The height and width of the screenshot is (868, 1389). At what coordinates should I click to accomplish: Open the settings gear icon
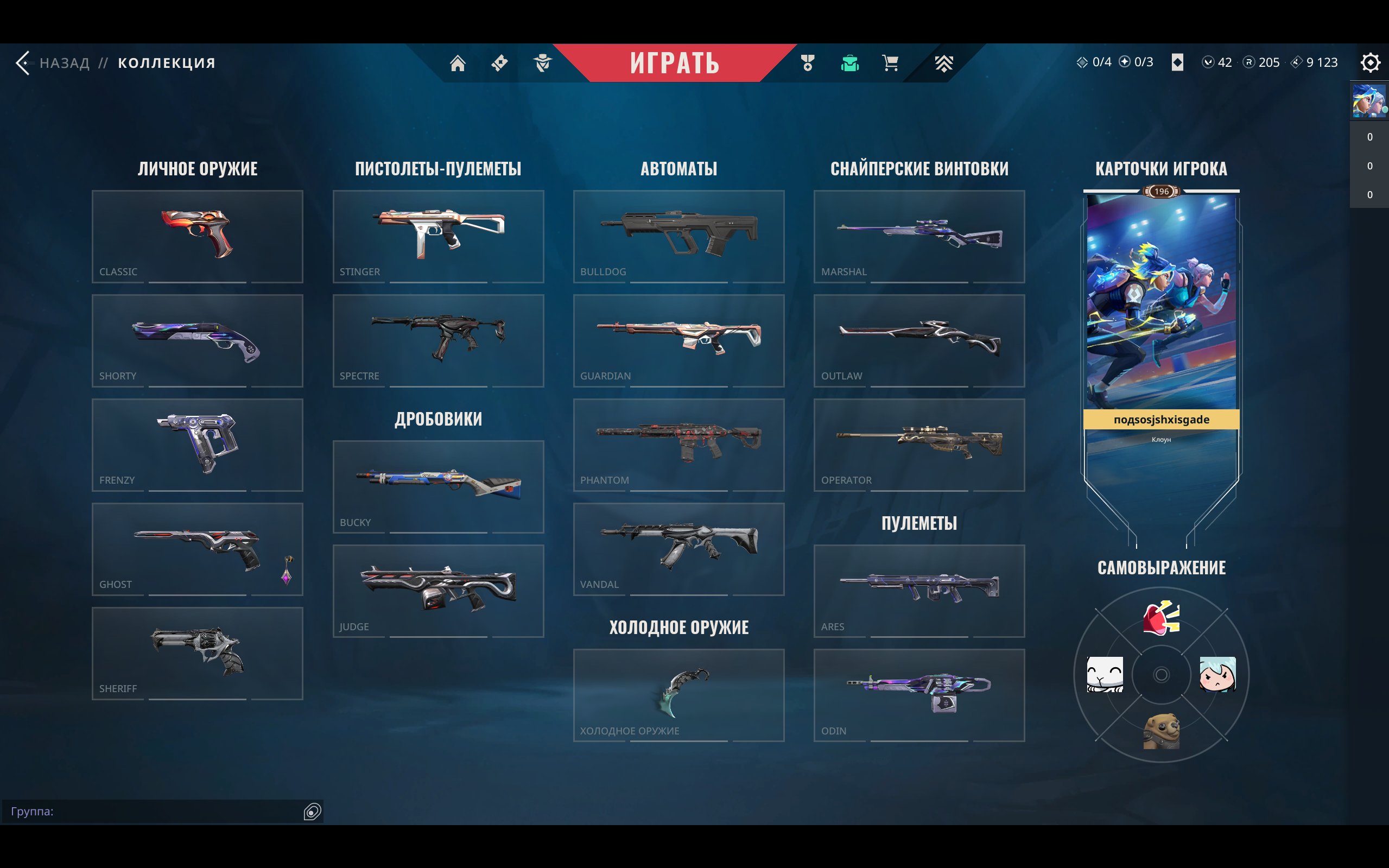pos(1371,63)
